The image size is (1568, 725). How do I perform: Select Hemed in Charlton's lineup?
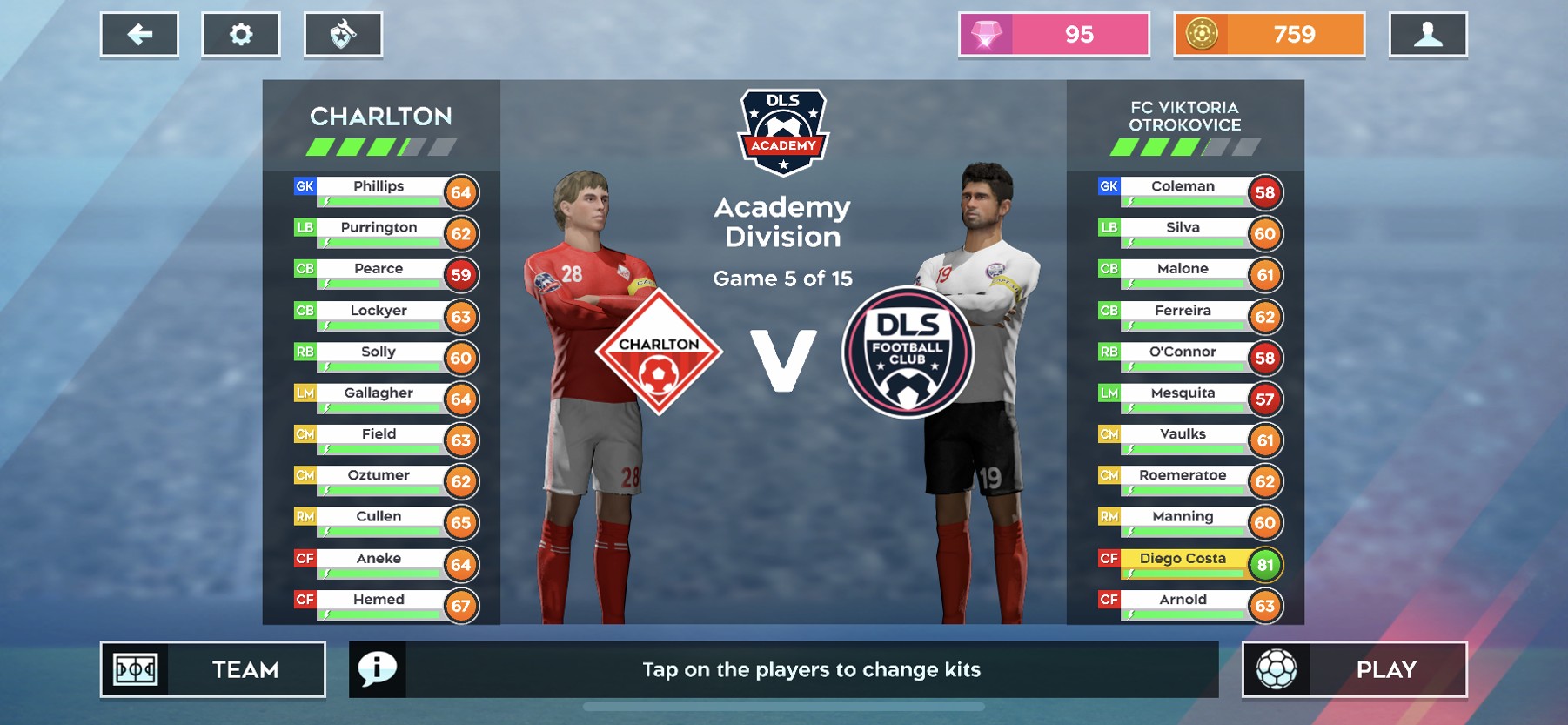[379, 600]
